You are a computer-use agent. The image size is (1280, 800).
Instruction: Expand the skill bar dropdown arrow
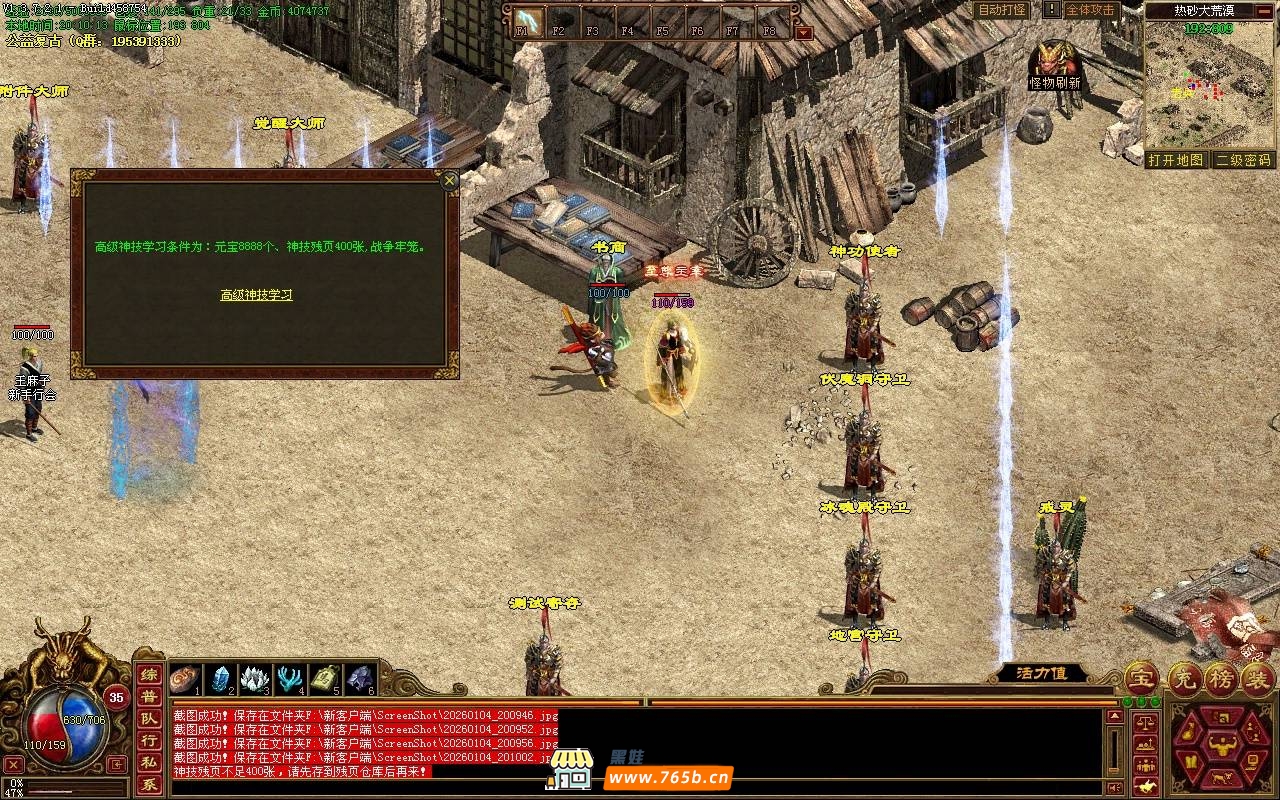coord(804,32)
